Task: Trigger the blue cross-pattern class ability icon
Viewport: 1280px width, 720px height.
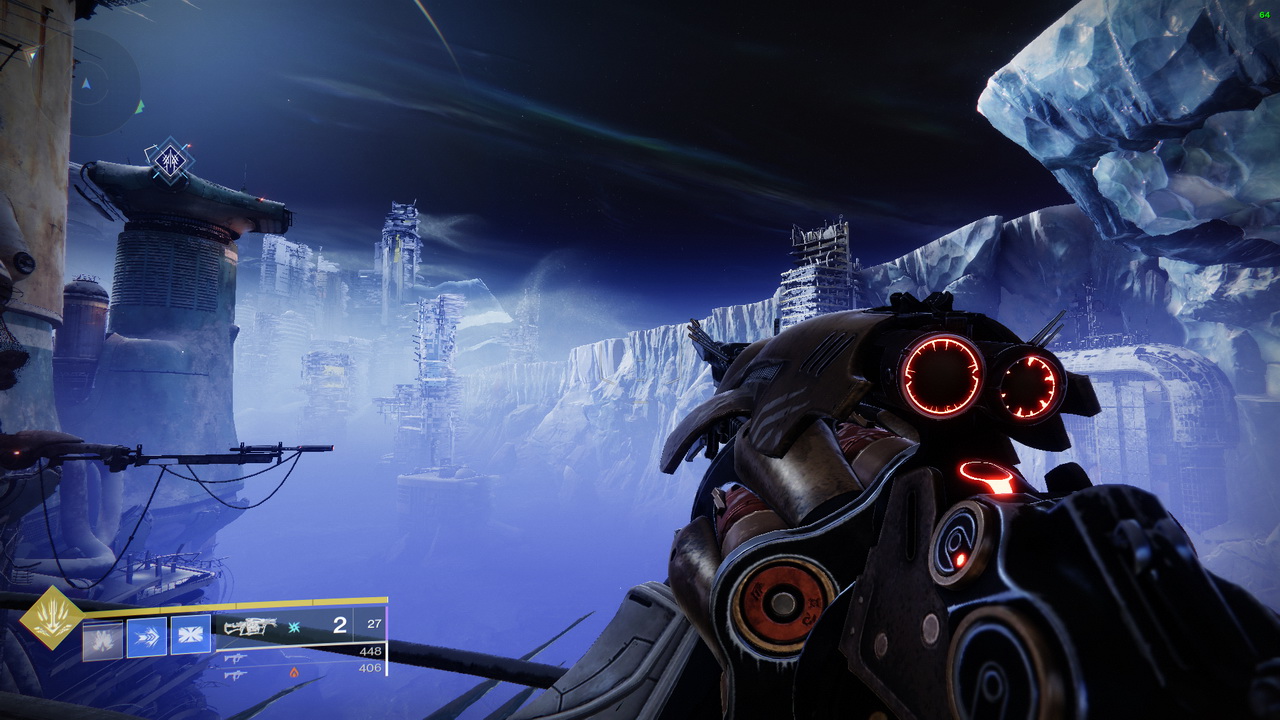Action: click(x=190, y=635)
